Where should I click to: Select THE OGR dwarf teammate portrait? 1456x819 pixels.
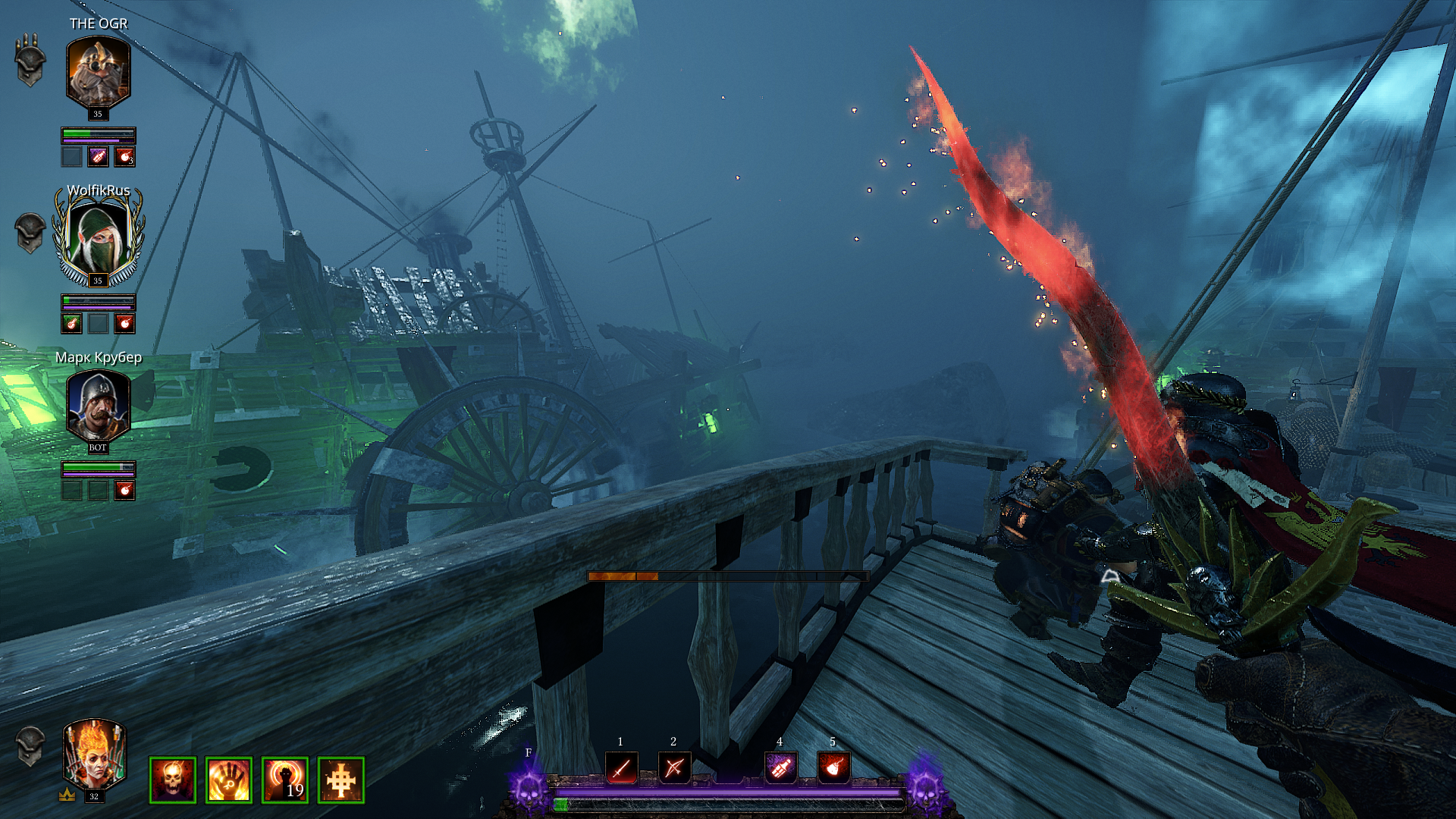98,72
